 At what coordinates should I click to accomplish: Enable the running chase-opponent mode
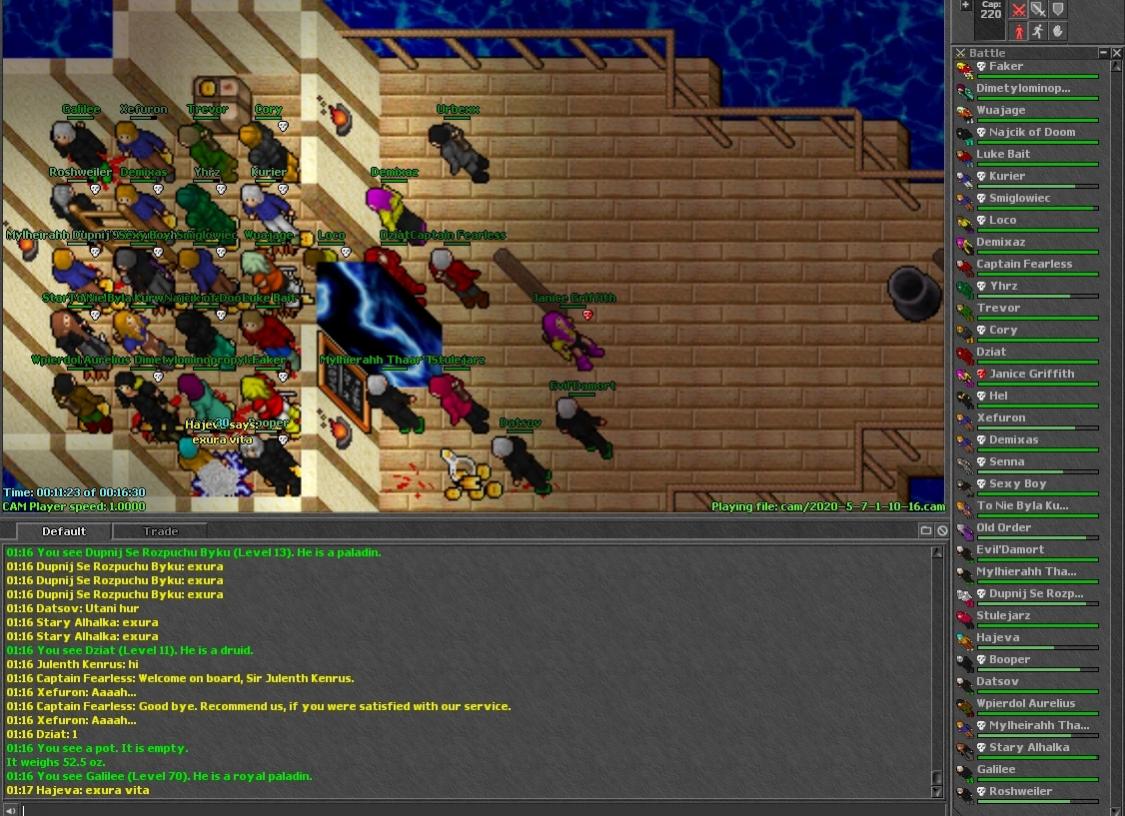[1038, 31]
